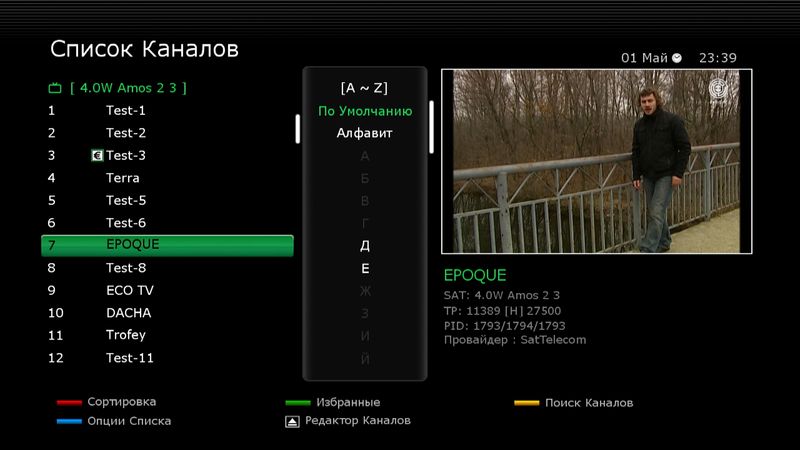Pick channel Test-11 from the list
This screenshot has width=800, height=450.
coord(130,358)
